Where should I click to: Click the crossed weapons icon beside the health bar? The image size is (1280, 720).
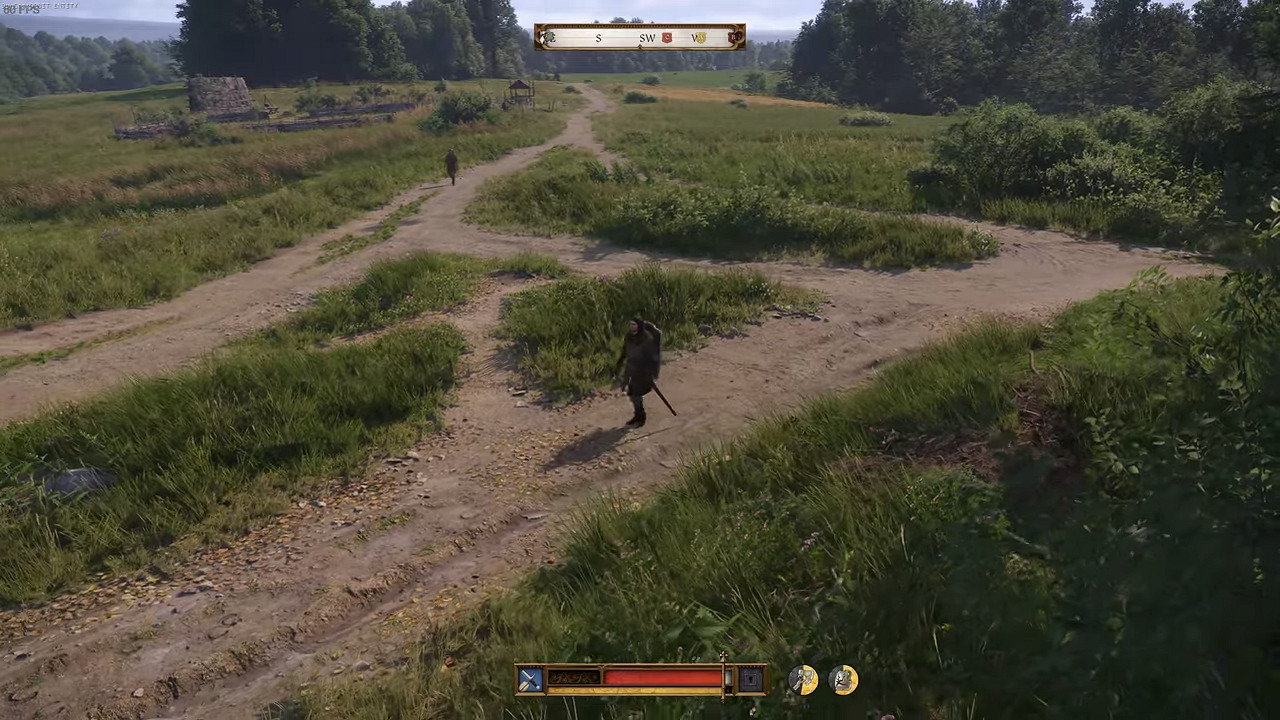tap(529, 680)
